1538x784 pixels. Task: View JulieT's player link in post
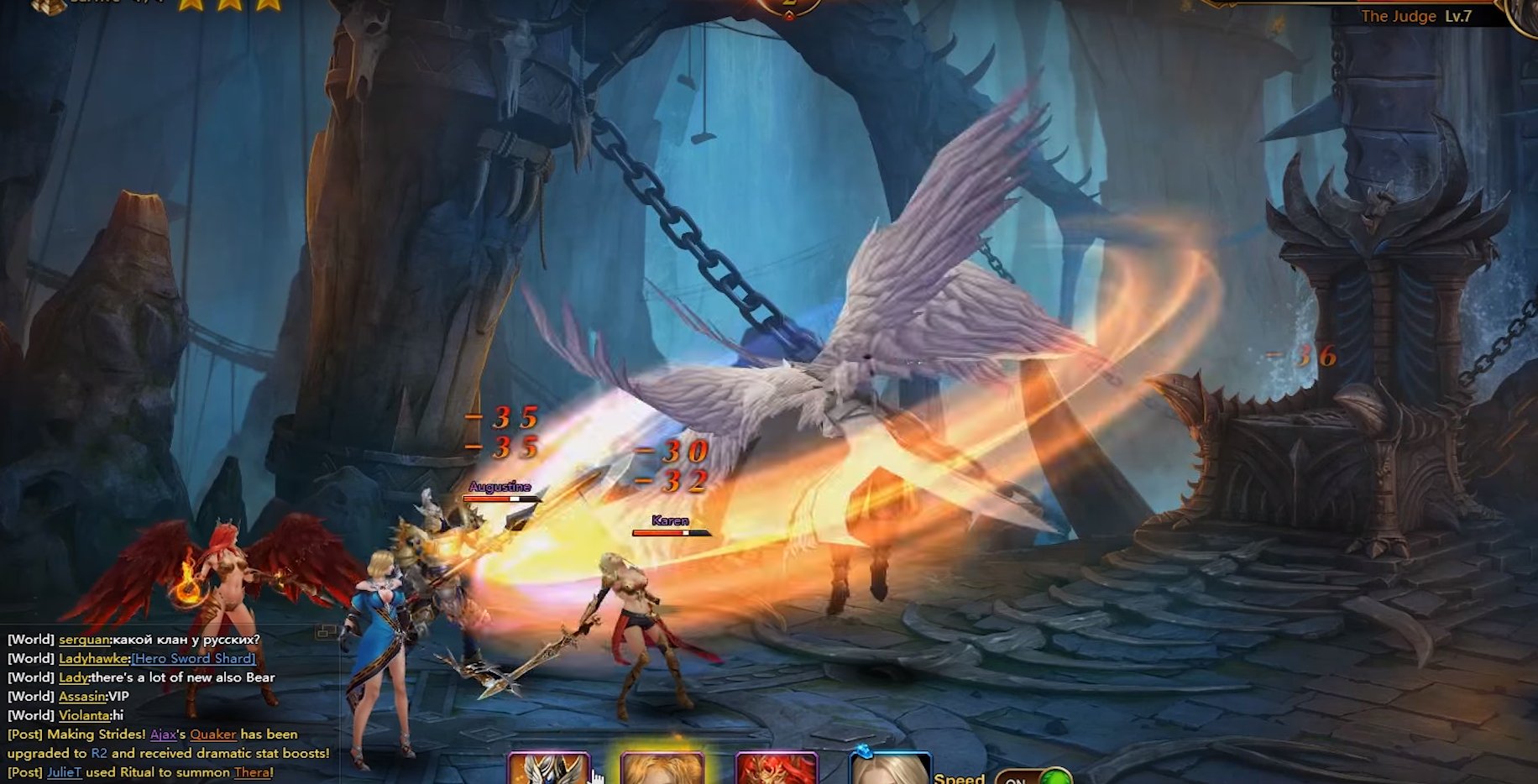tap(64, 772)
